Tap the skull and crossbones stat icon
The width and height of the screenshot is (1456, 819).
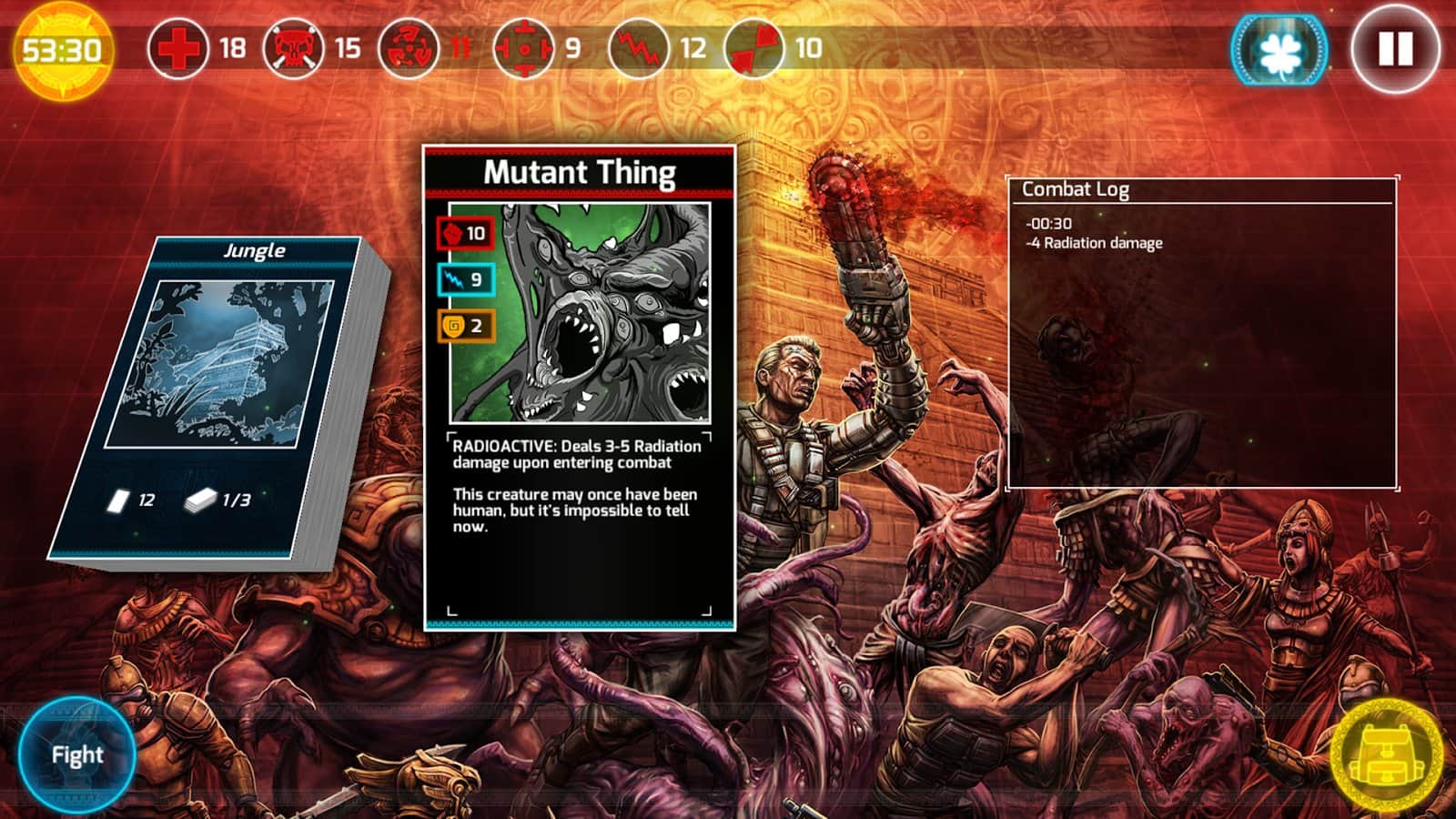pyautogui.click(x=293, y=48)
